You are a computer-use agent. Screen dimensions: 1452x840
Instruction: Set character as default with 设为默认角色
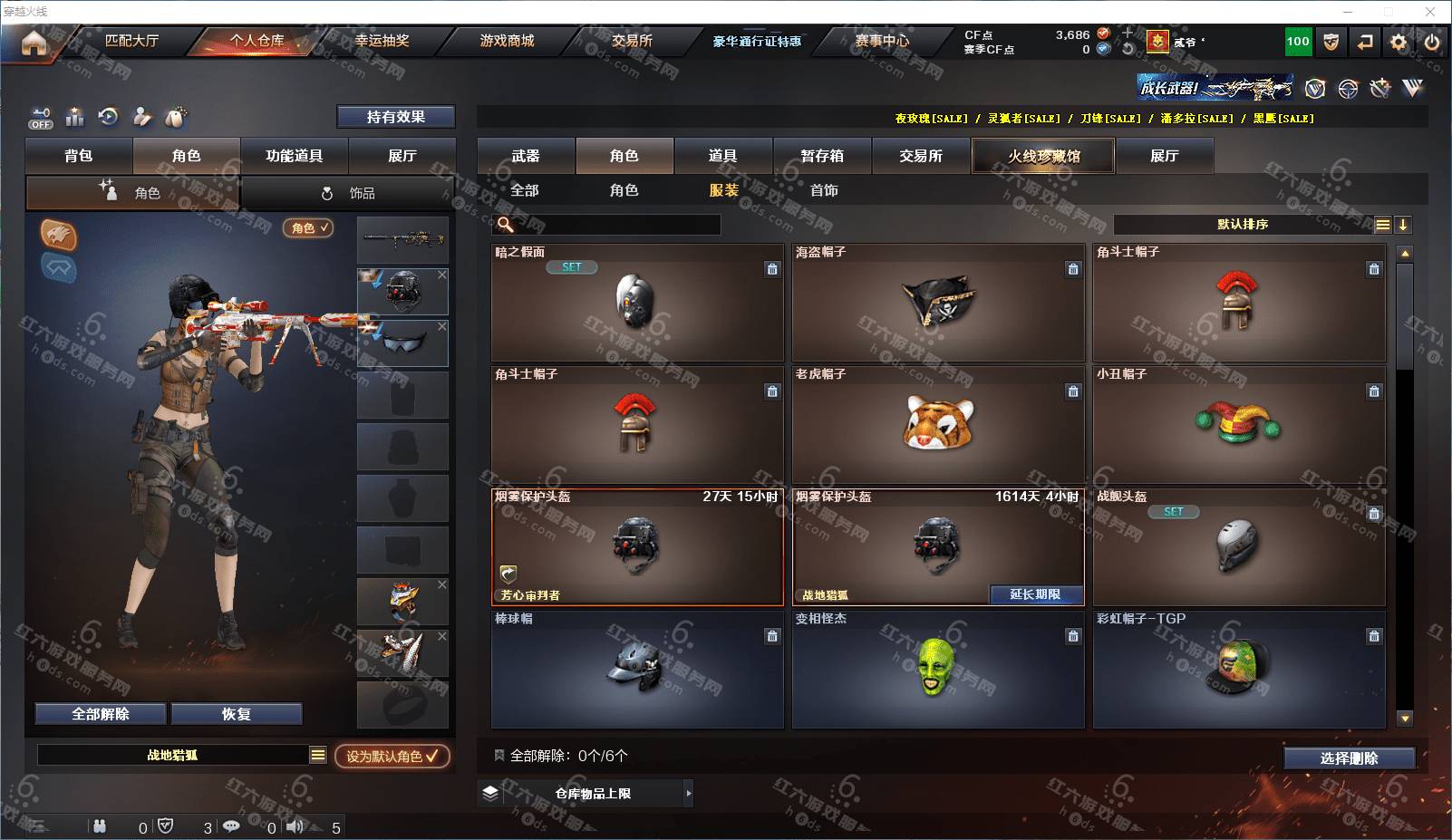392,756
